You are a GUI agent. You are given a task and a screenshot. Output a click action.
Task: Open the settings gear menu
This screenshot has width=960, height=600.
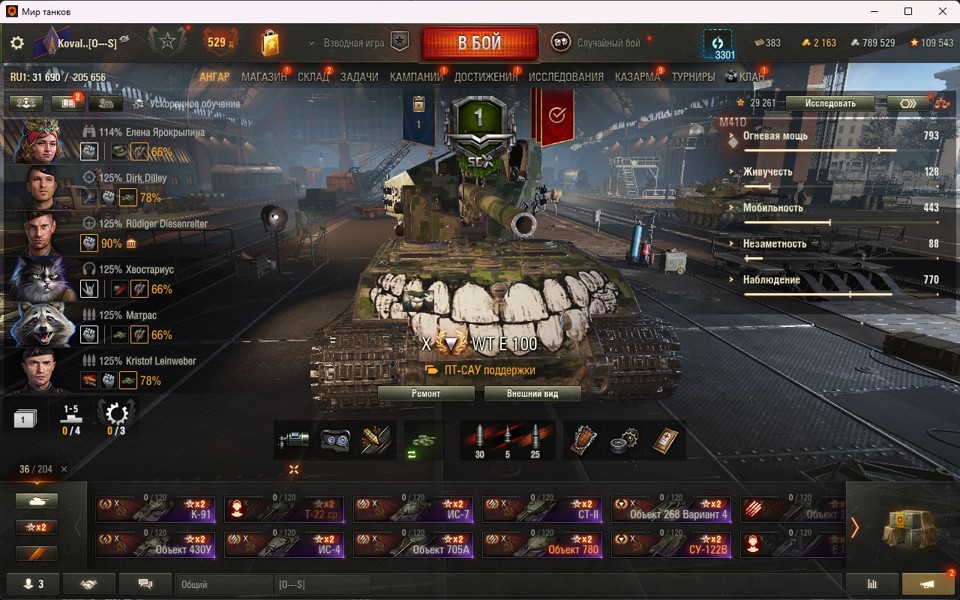coord(17,43)
